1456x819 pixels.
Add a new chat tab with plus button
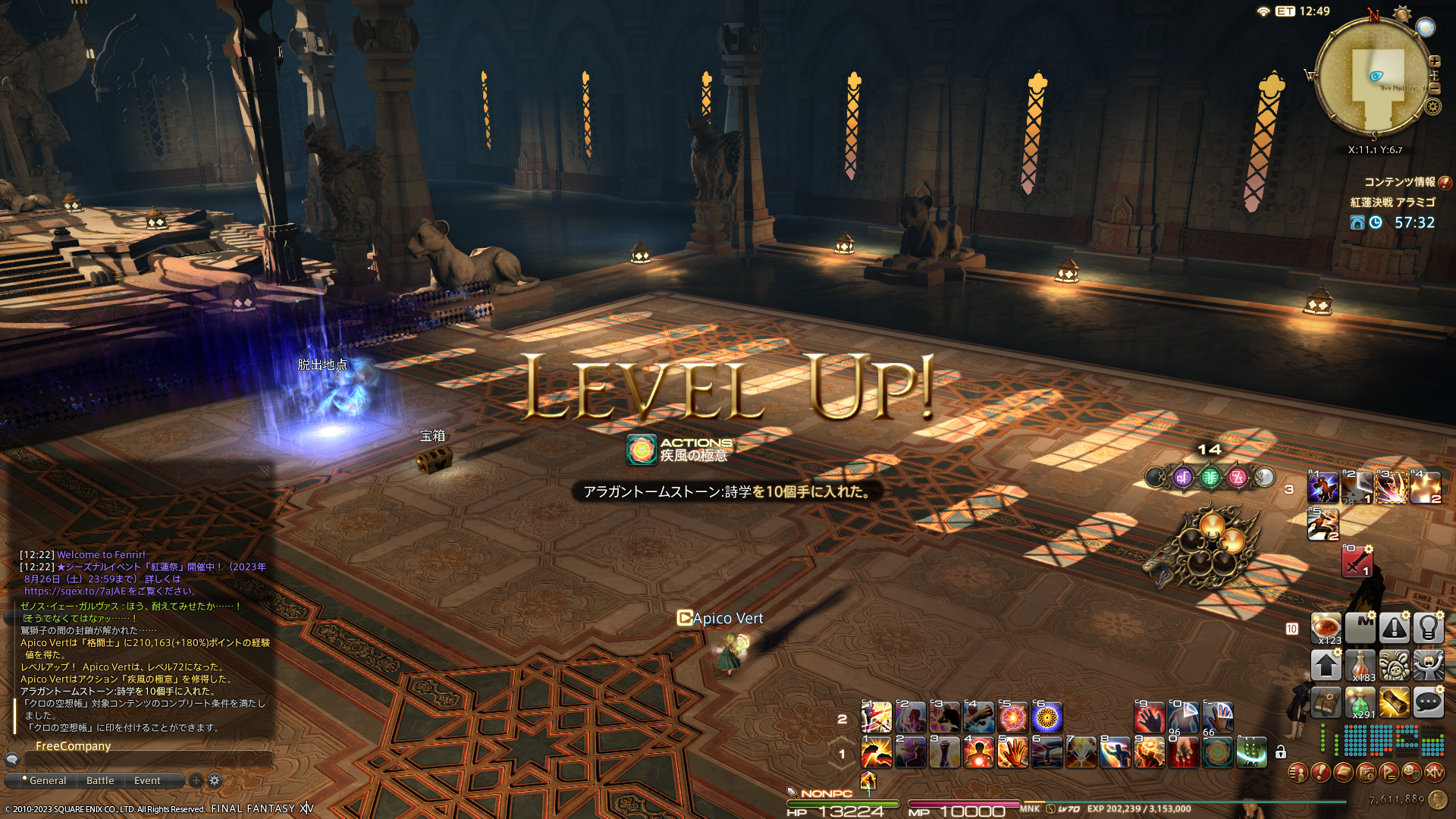pos(196,780)
